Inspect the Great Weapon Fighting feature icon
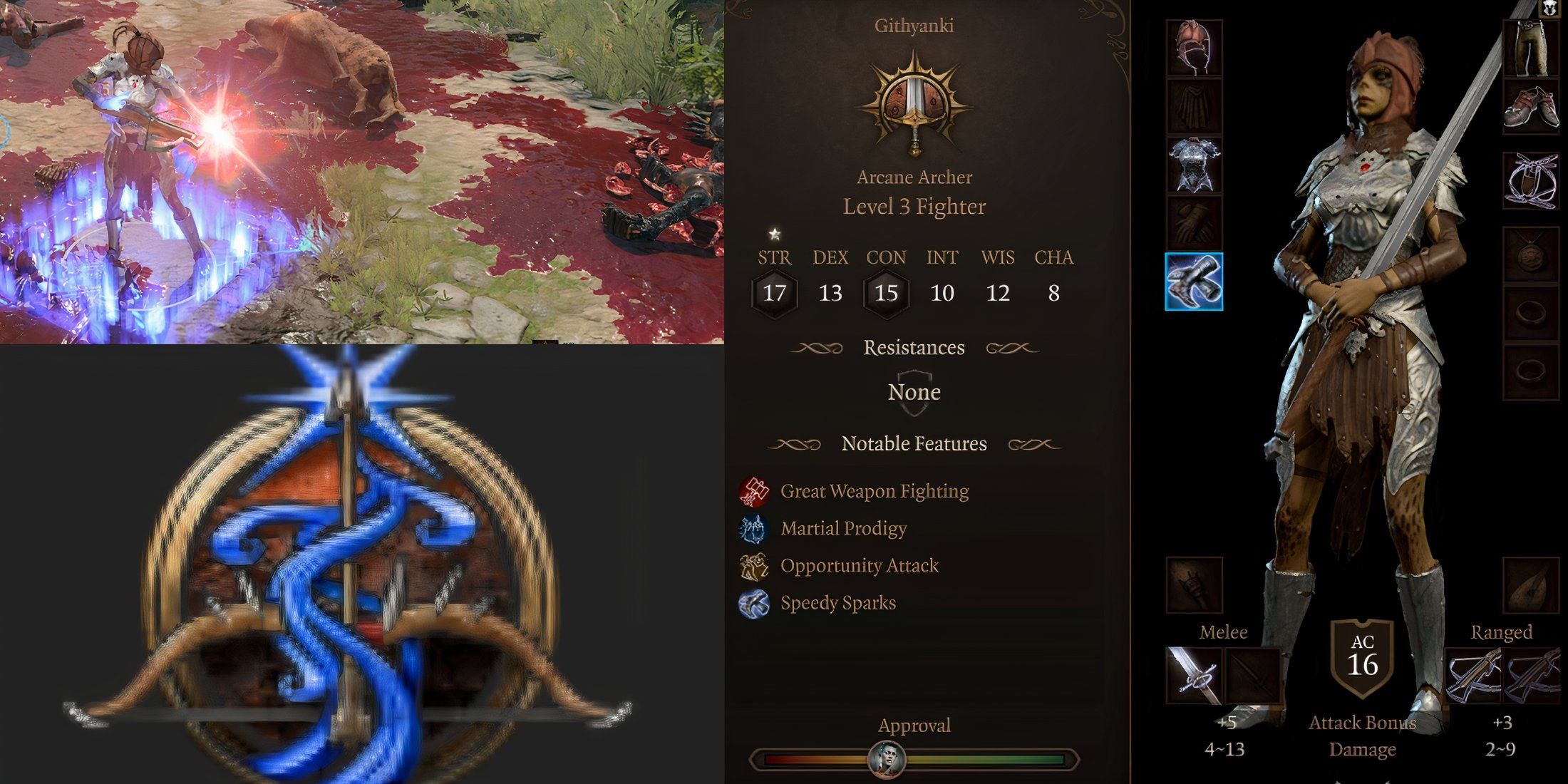This screenshot has height=784, width=1568. point(755,491)
